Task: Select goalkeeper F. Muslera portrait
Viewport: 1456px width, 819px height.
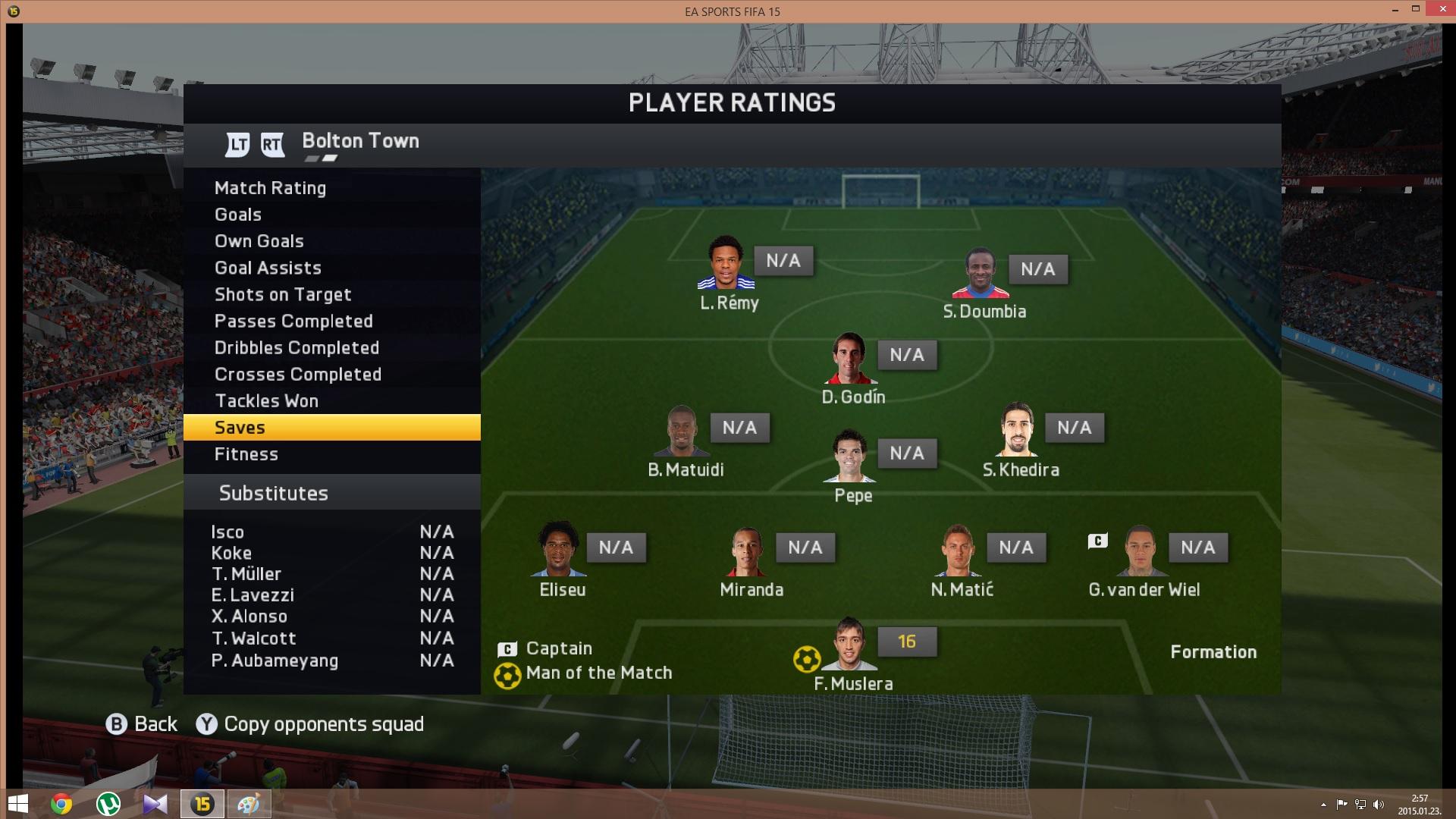Action: (849, 644)
